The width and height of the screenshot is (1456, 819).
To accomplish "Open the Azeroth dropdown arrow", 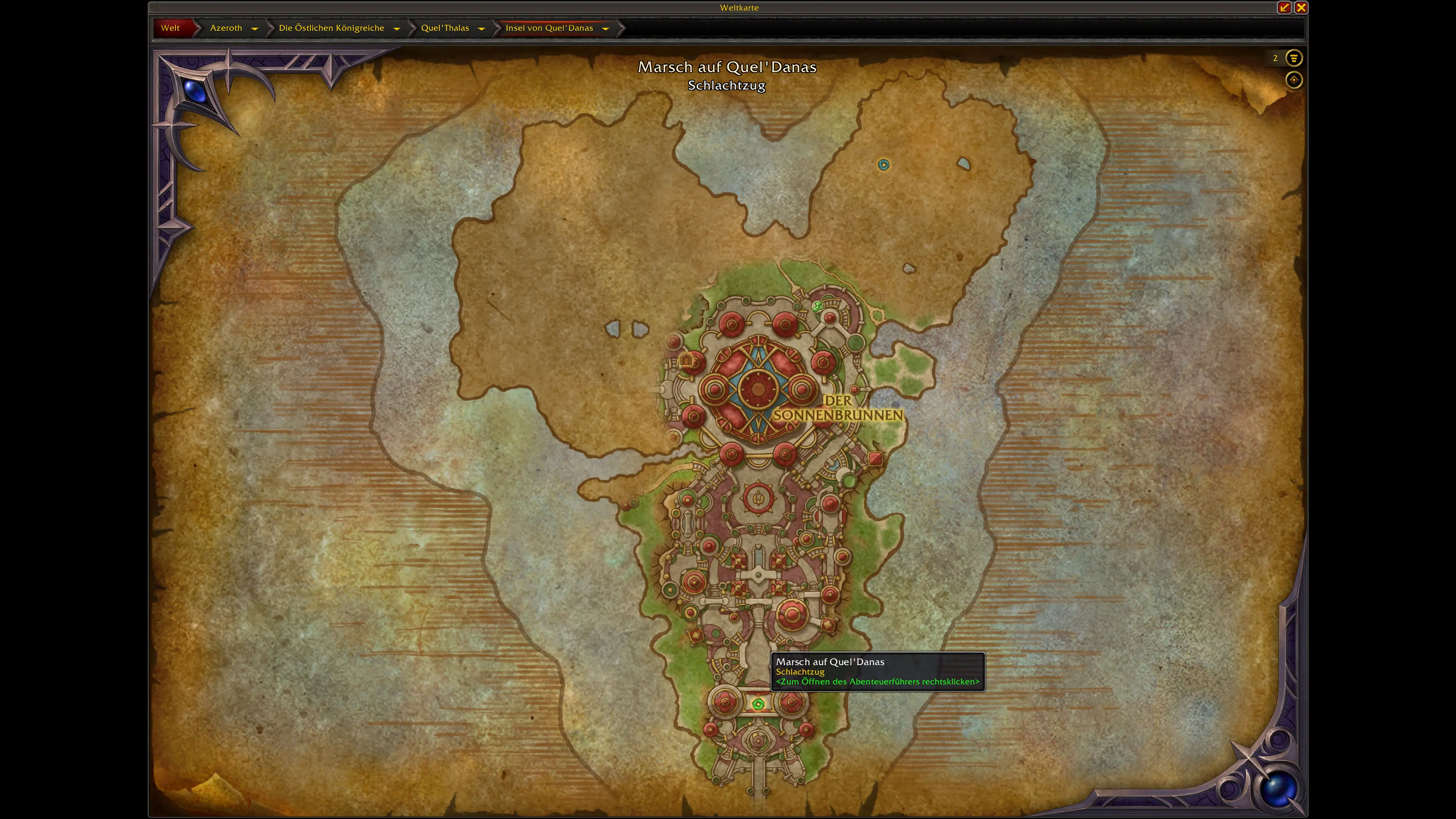I will tap(255, 28).
